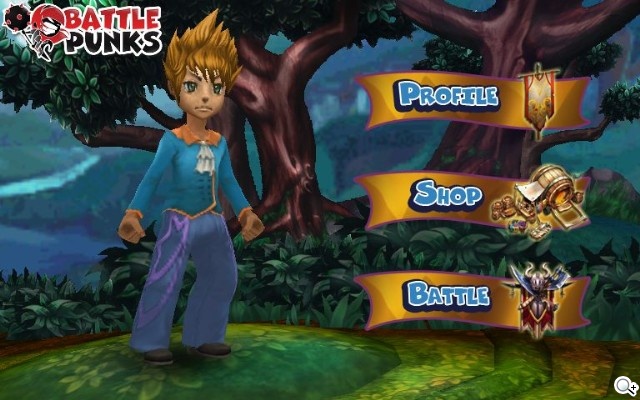Click the magnifying glass zoom icon
The height and width of the screenshot is (400, 640).
click(x=625, y=386)
